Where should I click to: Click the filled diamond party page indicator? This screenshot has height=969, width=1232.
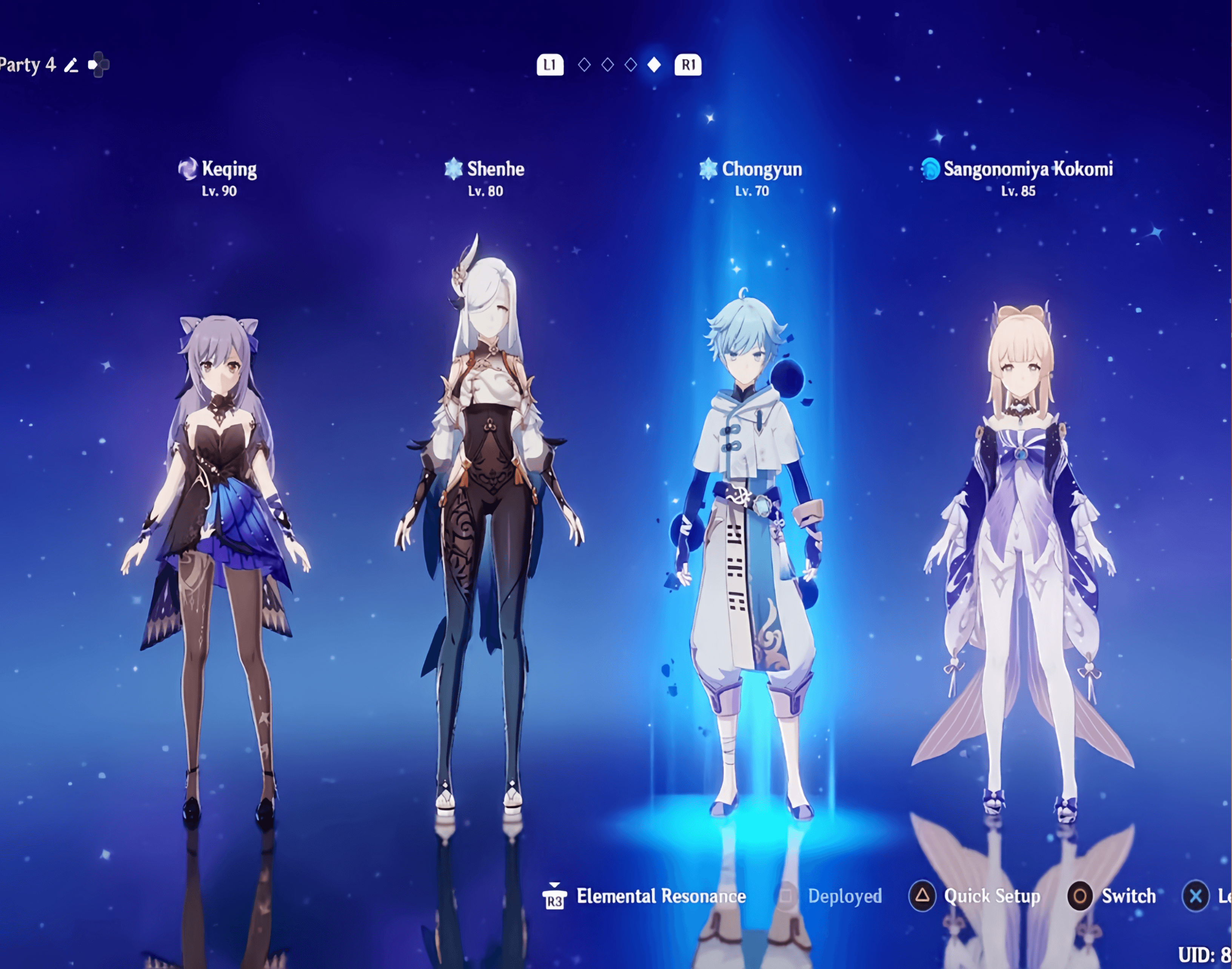pos(654,65)
